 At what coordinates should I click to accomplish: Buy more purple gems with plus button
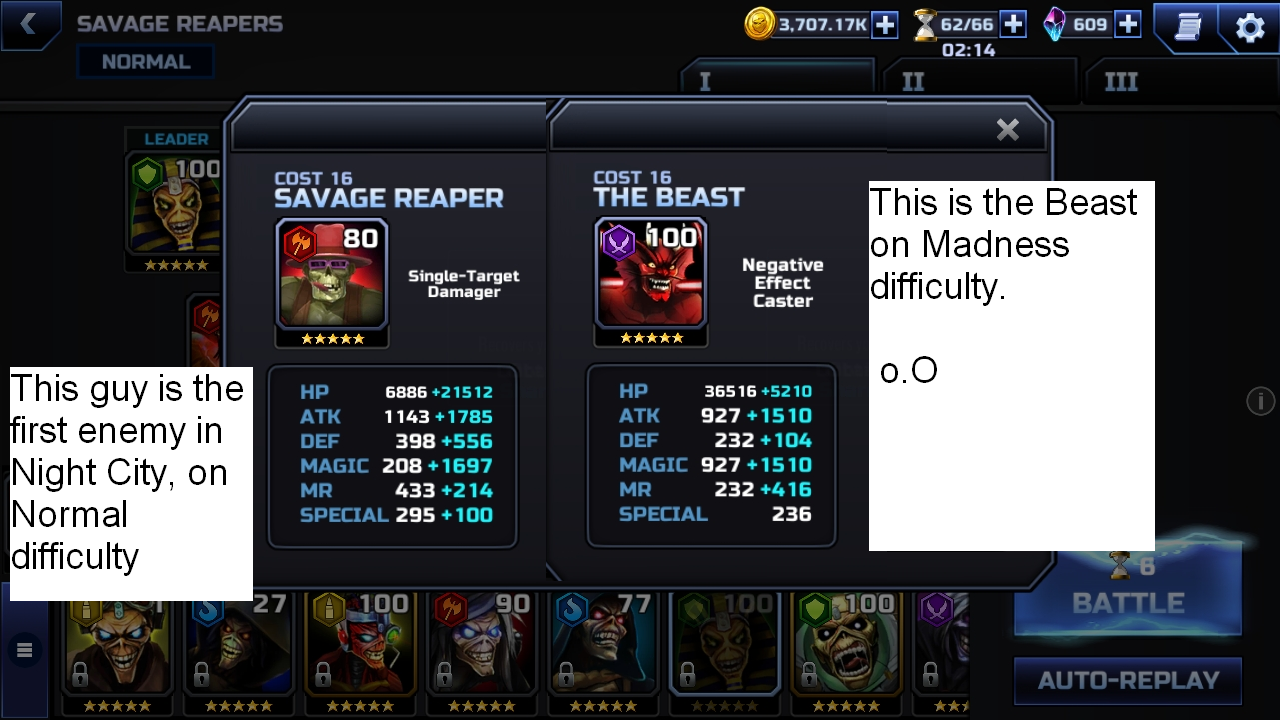click(x=1128, y=24)
